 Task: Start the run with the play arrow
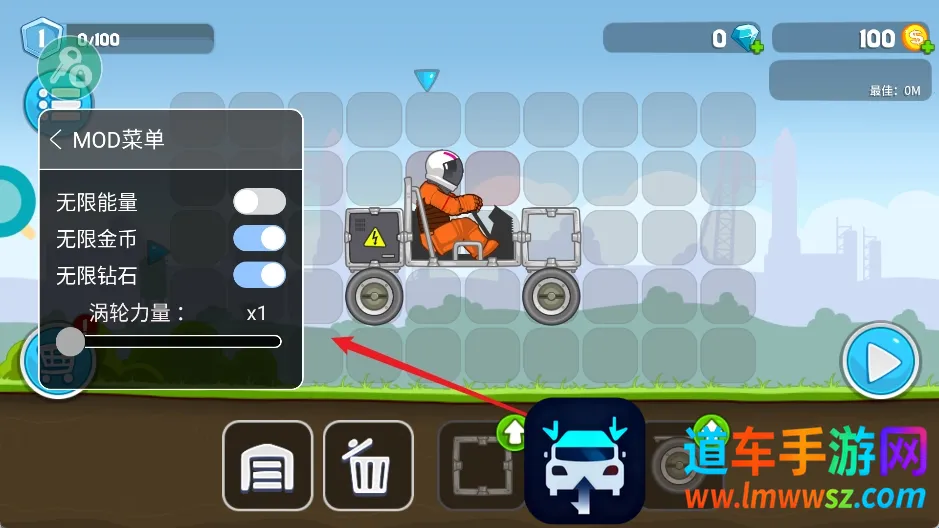pos(880,362)
